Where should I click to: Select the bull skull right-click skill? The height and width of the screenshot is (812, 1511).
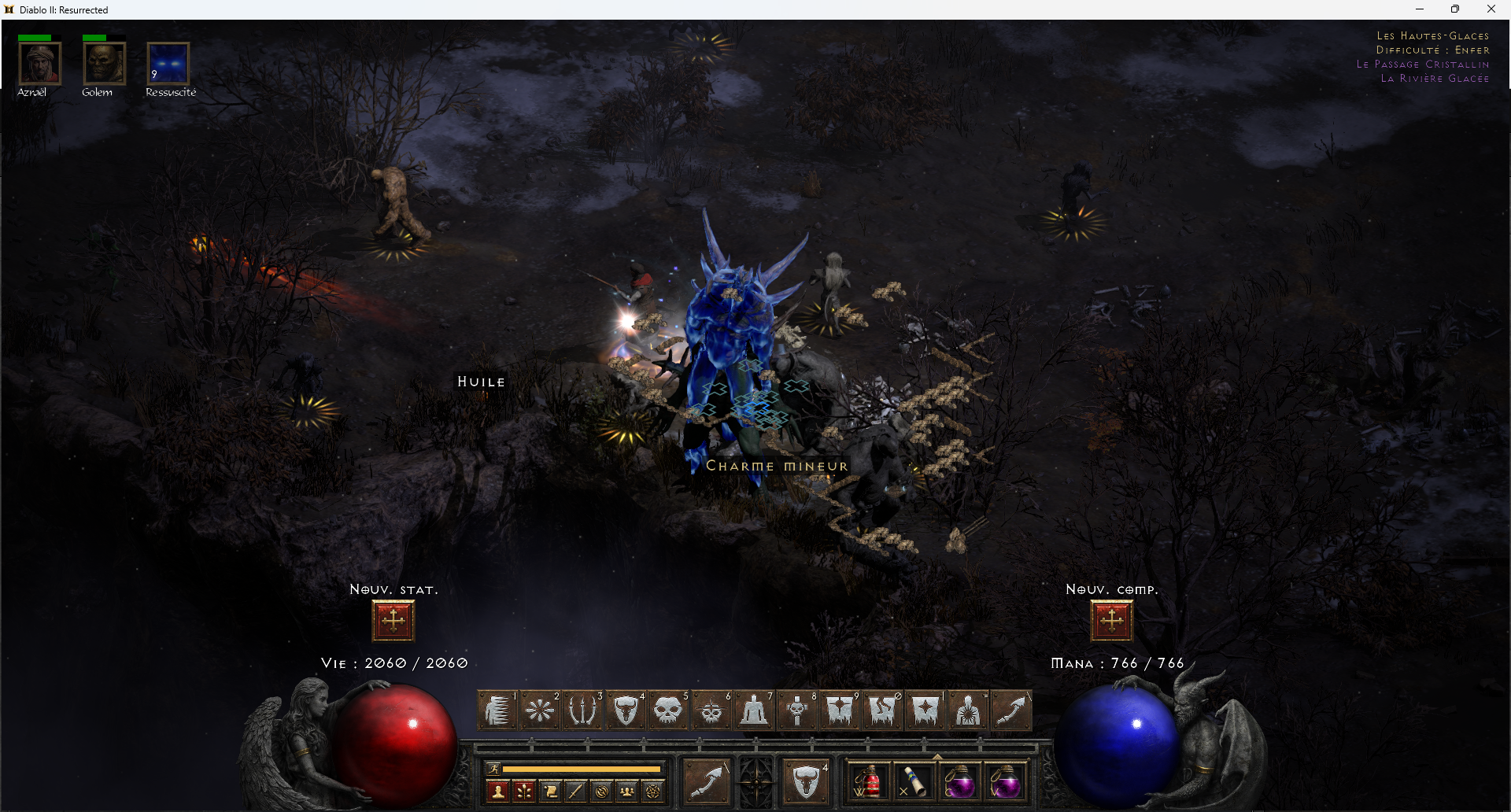pos(804,781)
